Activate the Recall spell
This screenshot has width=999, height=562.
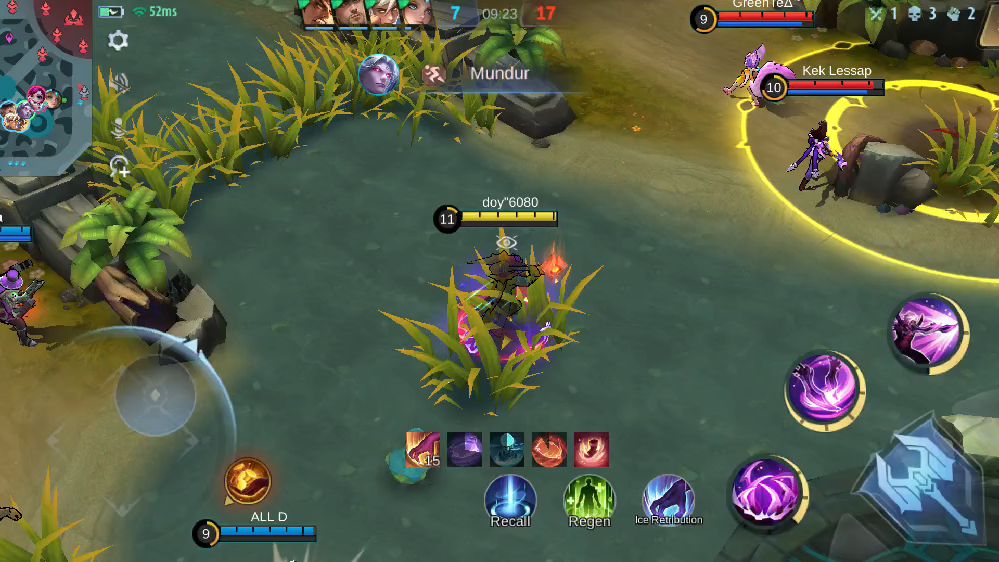(x=510, y=499)
